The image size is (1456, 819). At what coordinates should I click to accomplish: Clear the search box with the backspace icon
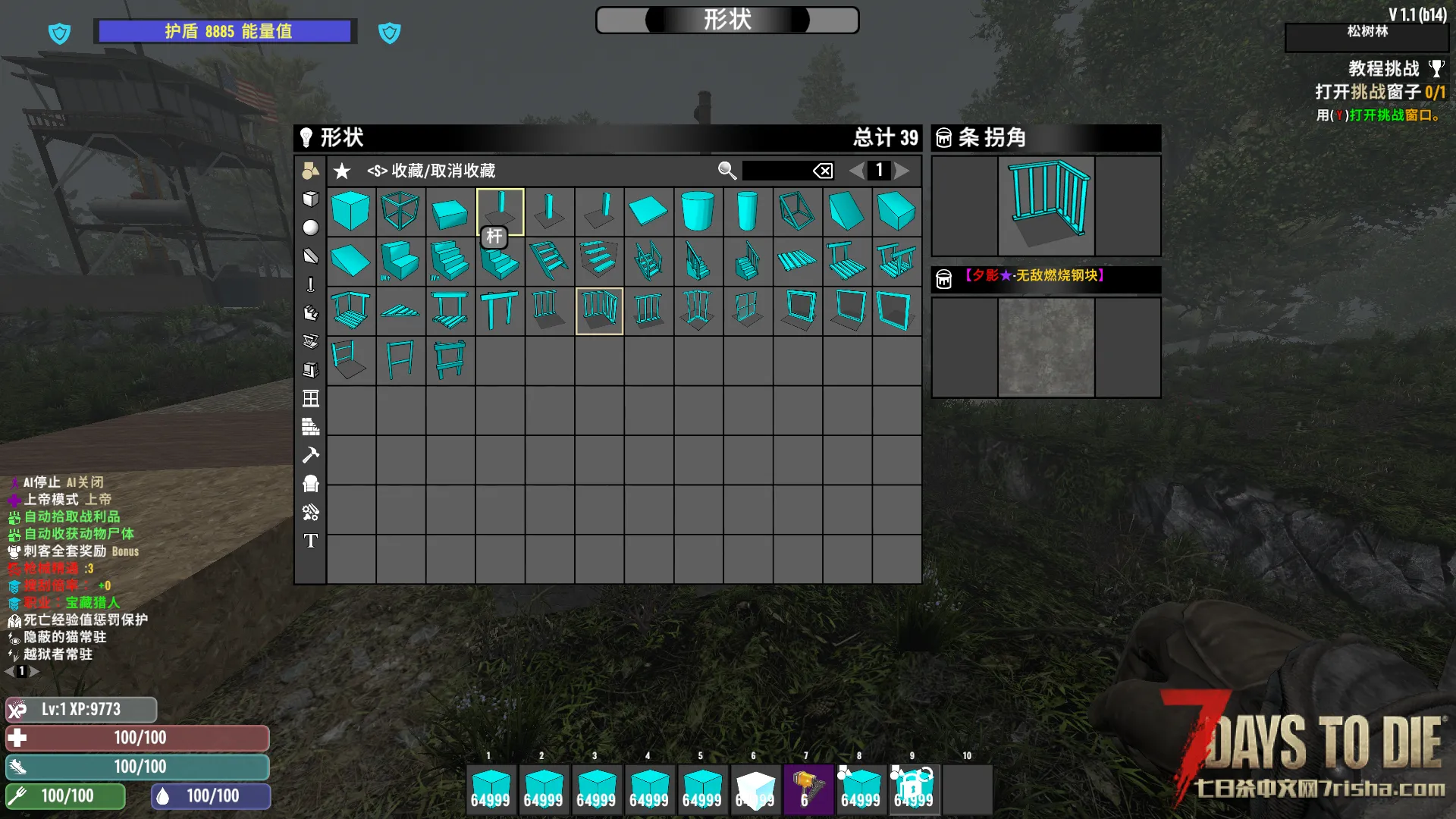coord(823,171)
